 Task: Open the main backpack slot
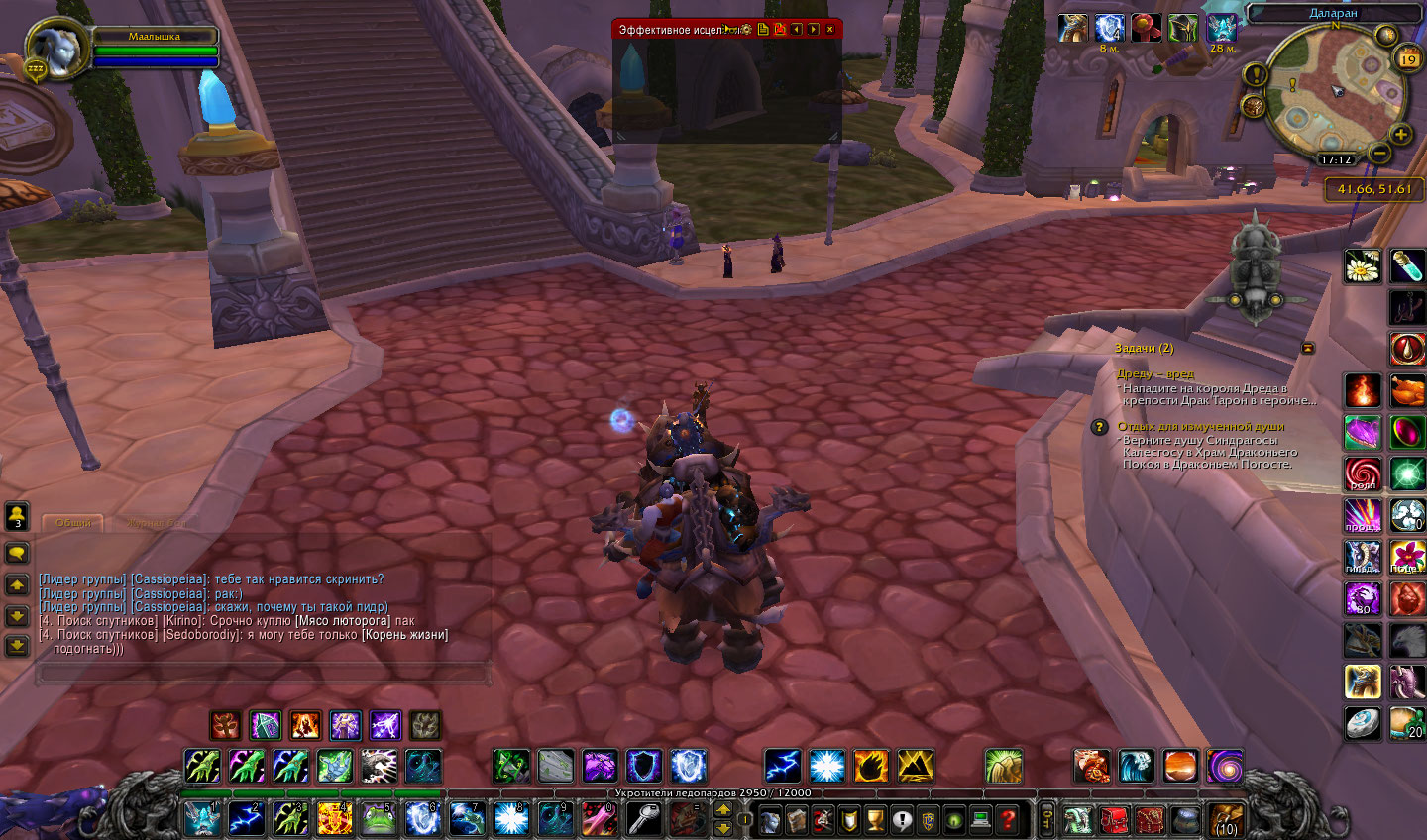tap(1225, 819)
